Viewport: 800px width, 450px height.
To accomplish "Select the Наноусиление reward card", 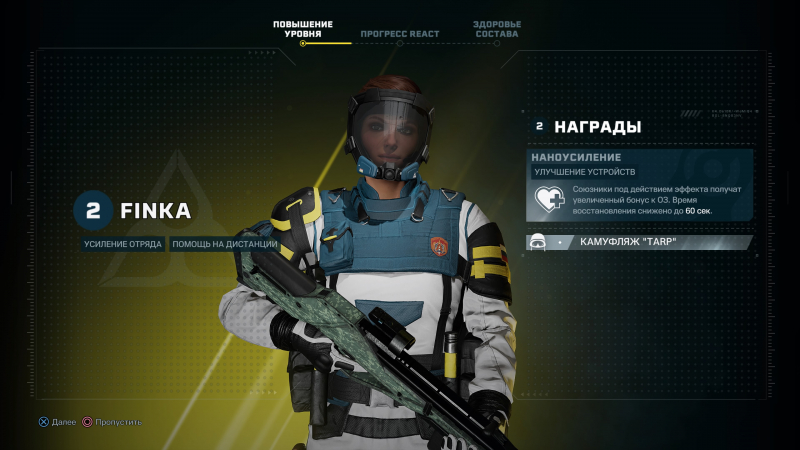I will 640,185.
